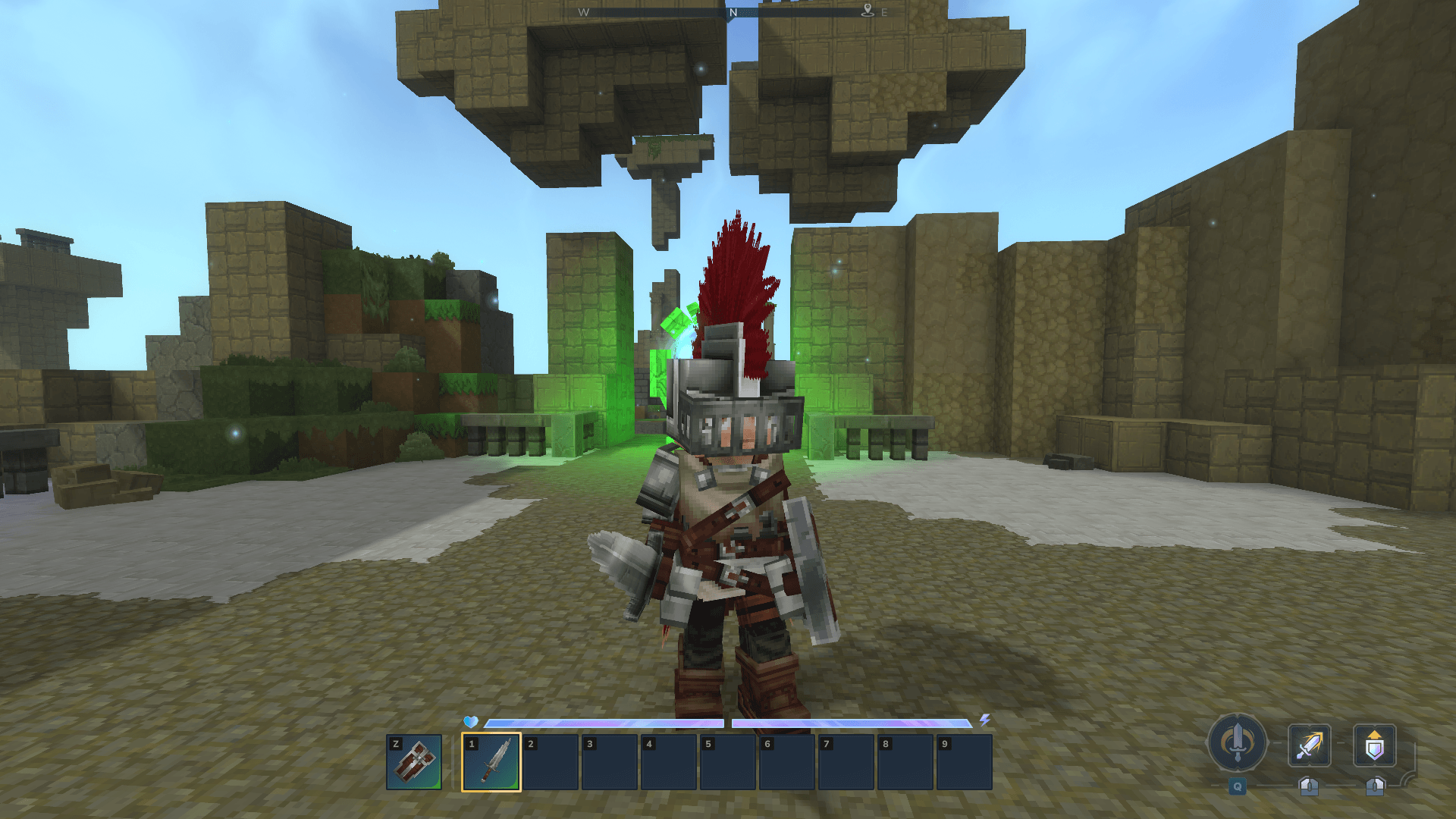1456x819 pixels.
Task: Select the sword in hotbar slot 1
Action: 491,761
